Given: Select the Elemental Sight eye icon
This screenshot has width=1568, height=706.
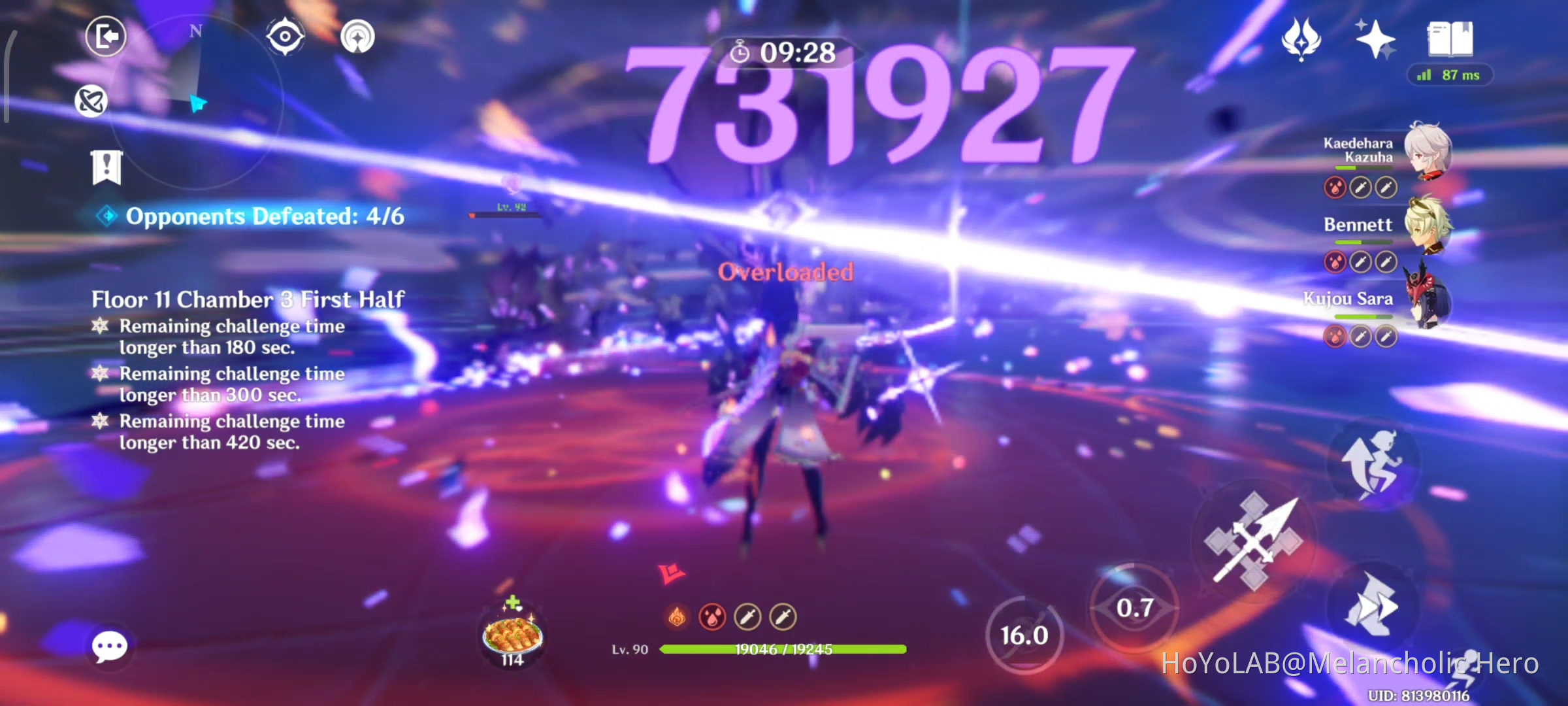Looking at the screenshot, I should tap(285, 37).
